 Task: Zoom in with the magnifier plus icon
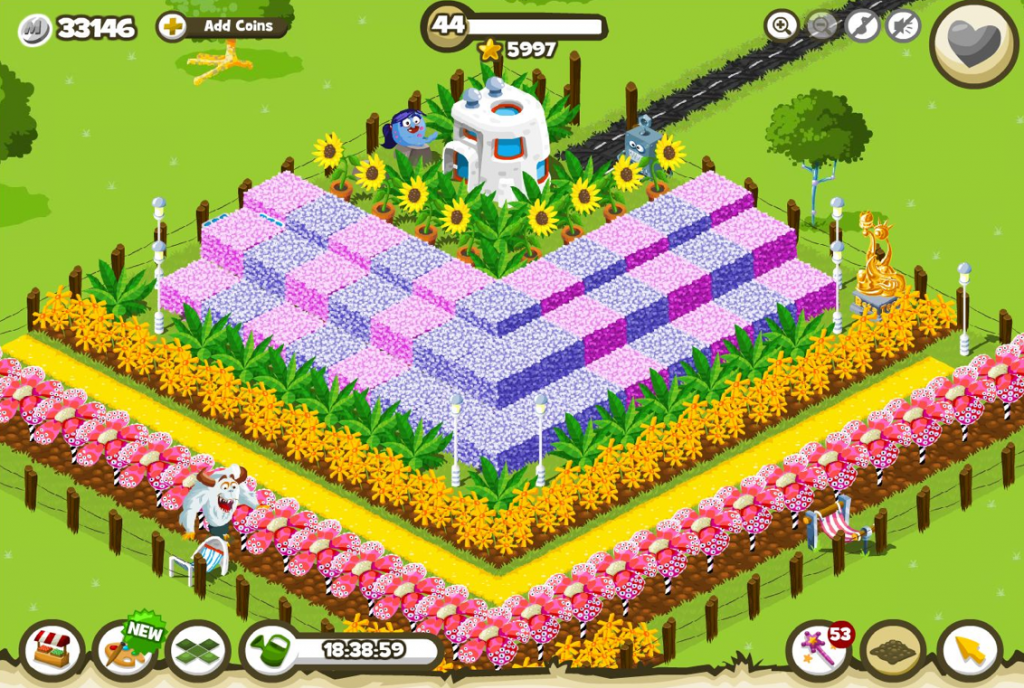coord(781,25)
